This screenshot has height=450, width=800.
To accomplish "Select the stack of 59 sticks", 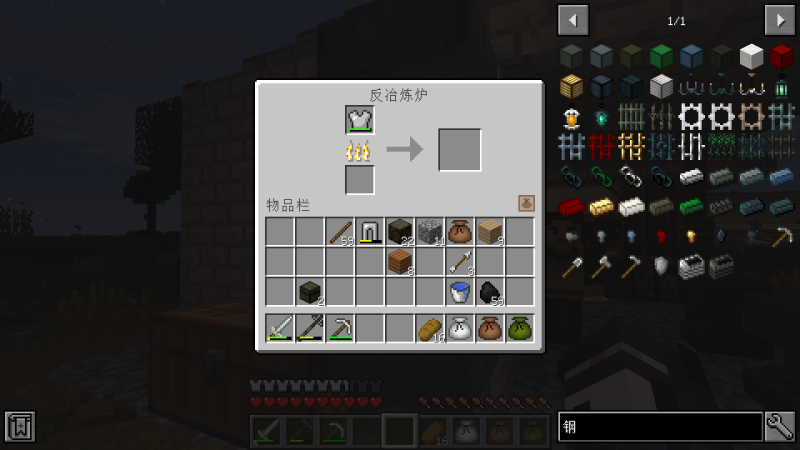I will tap(340, 232).
